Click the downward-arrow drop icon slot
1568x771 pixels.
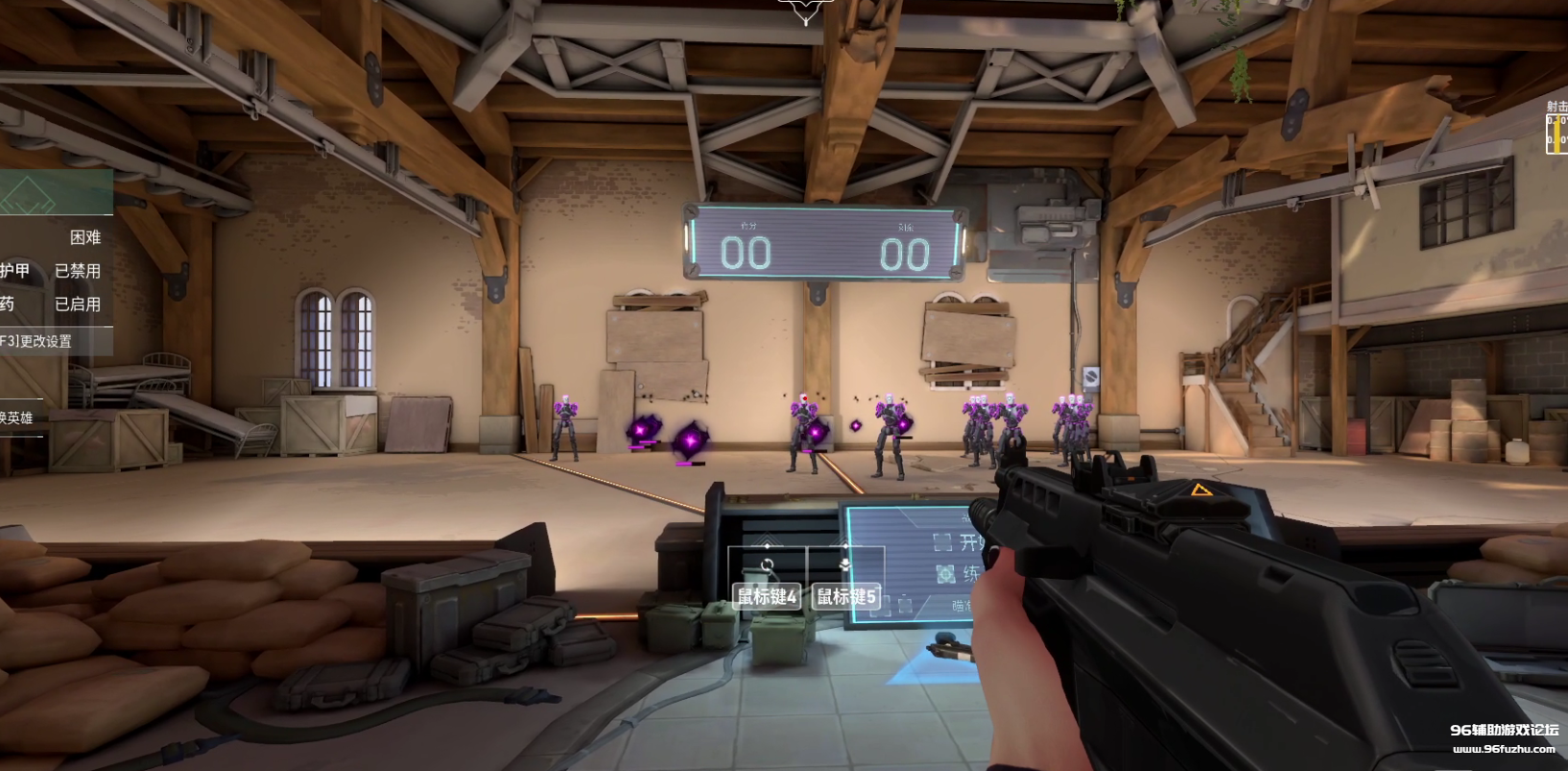[x=845, y=565]
